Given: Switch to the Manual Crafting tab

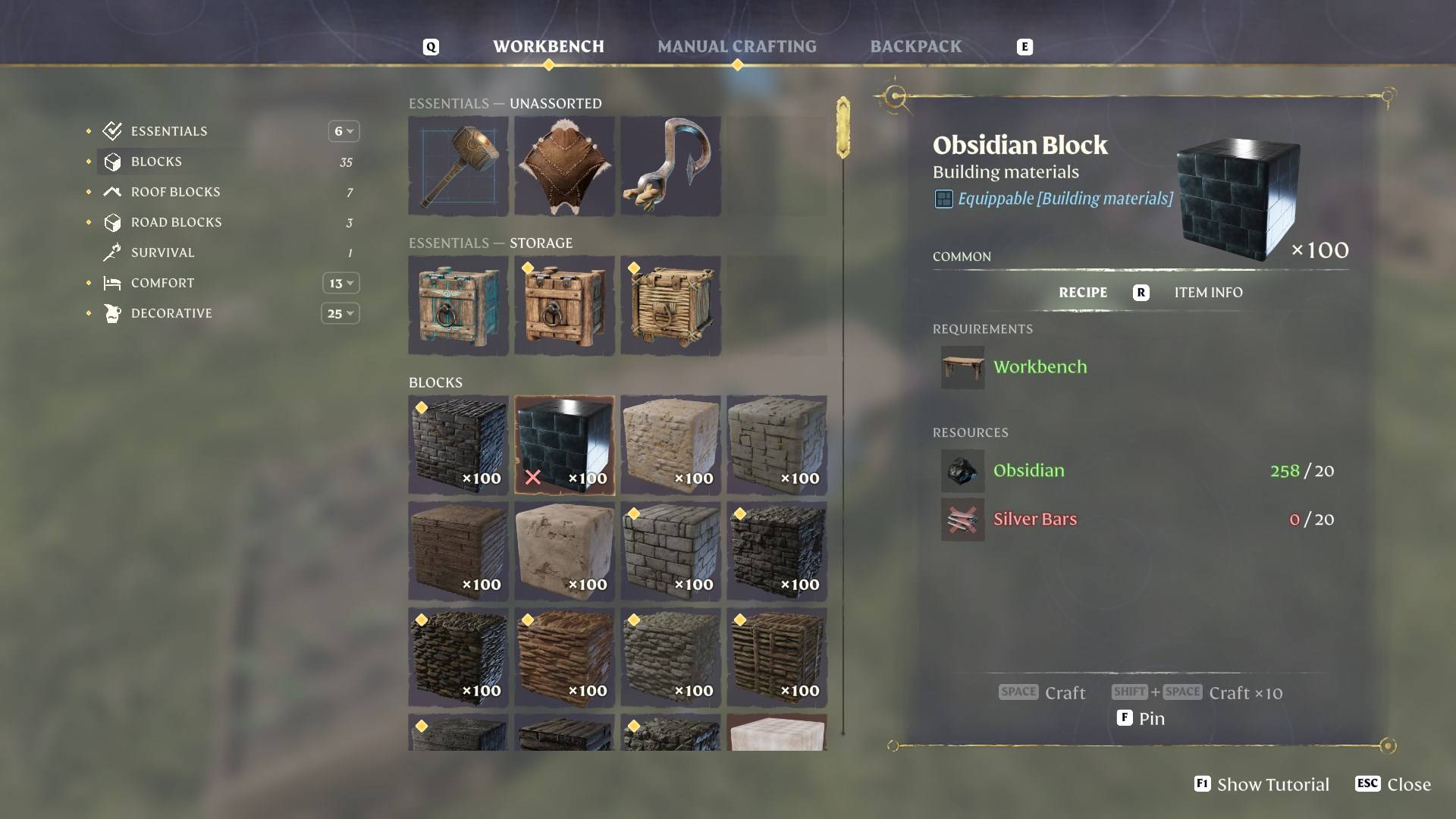Looking at the screenshot, I should (736, 46).
